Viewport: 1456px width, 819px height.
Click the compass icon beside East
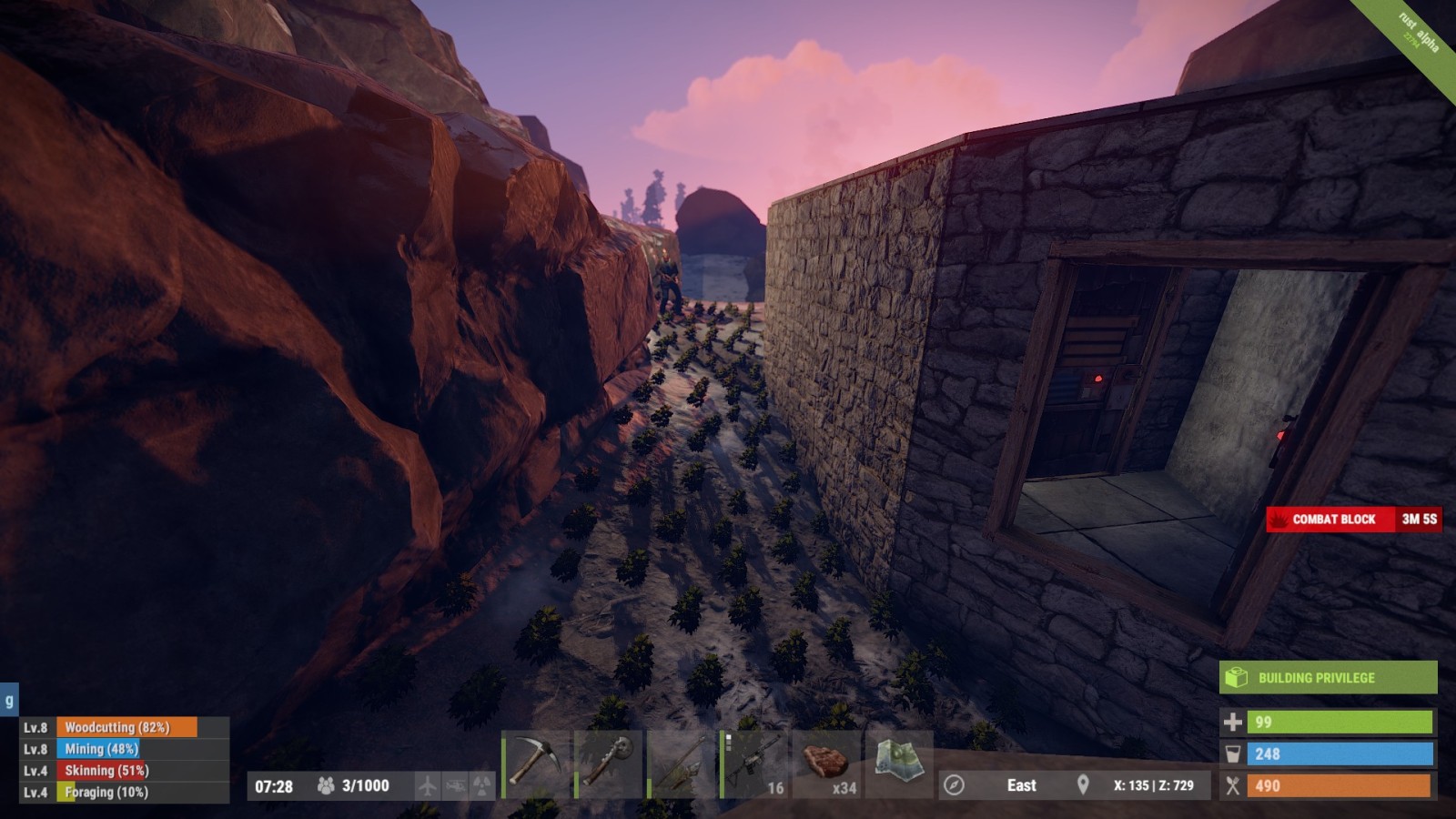[x=954, y=785]
